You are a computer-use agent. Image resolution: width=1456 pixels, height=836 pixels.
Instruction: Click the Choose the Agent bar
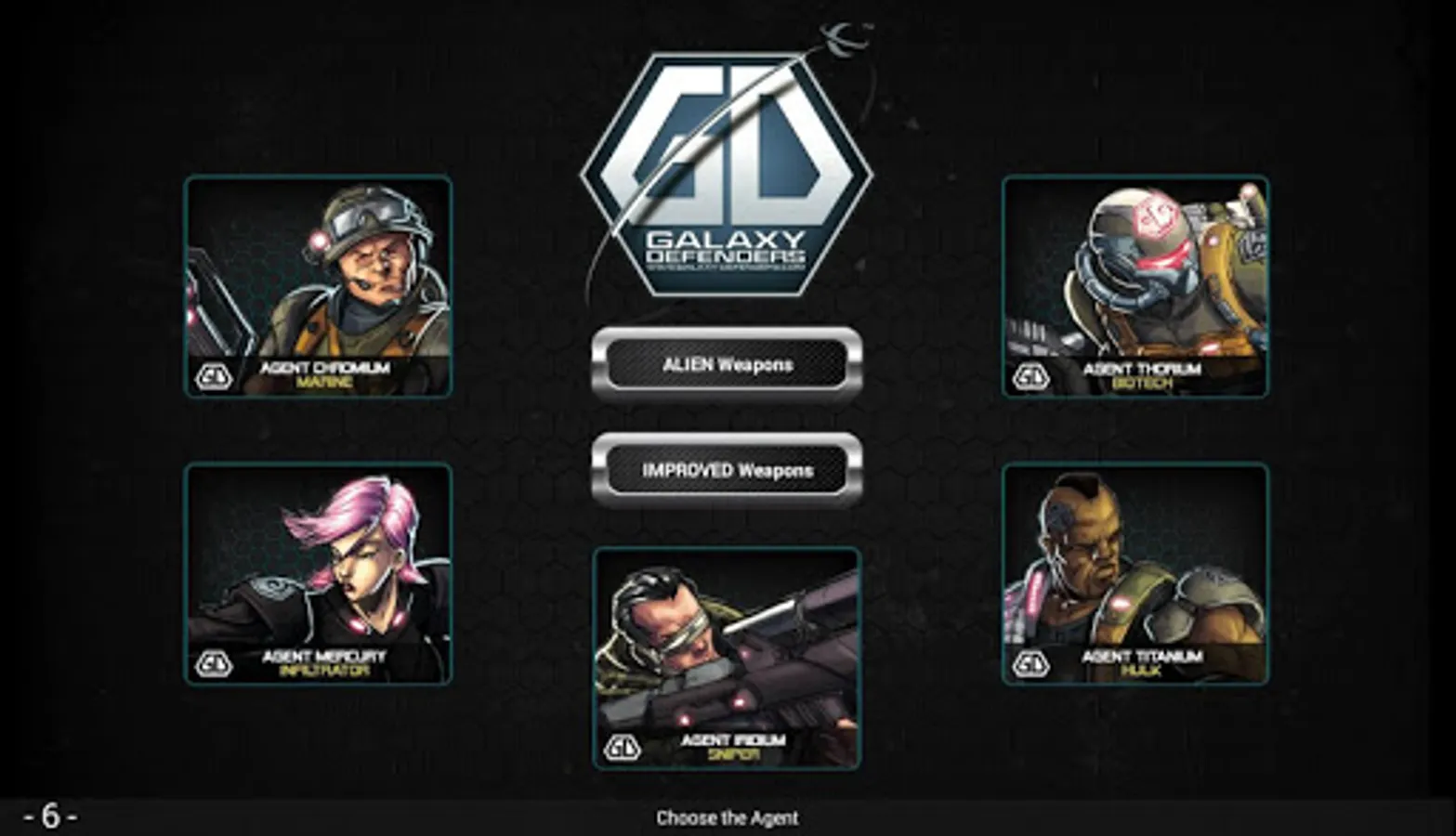click(728, 818)
